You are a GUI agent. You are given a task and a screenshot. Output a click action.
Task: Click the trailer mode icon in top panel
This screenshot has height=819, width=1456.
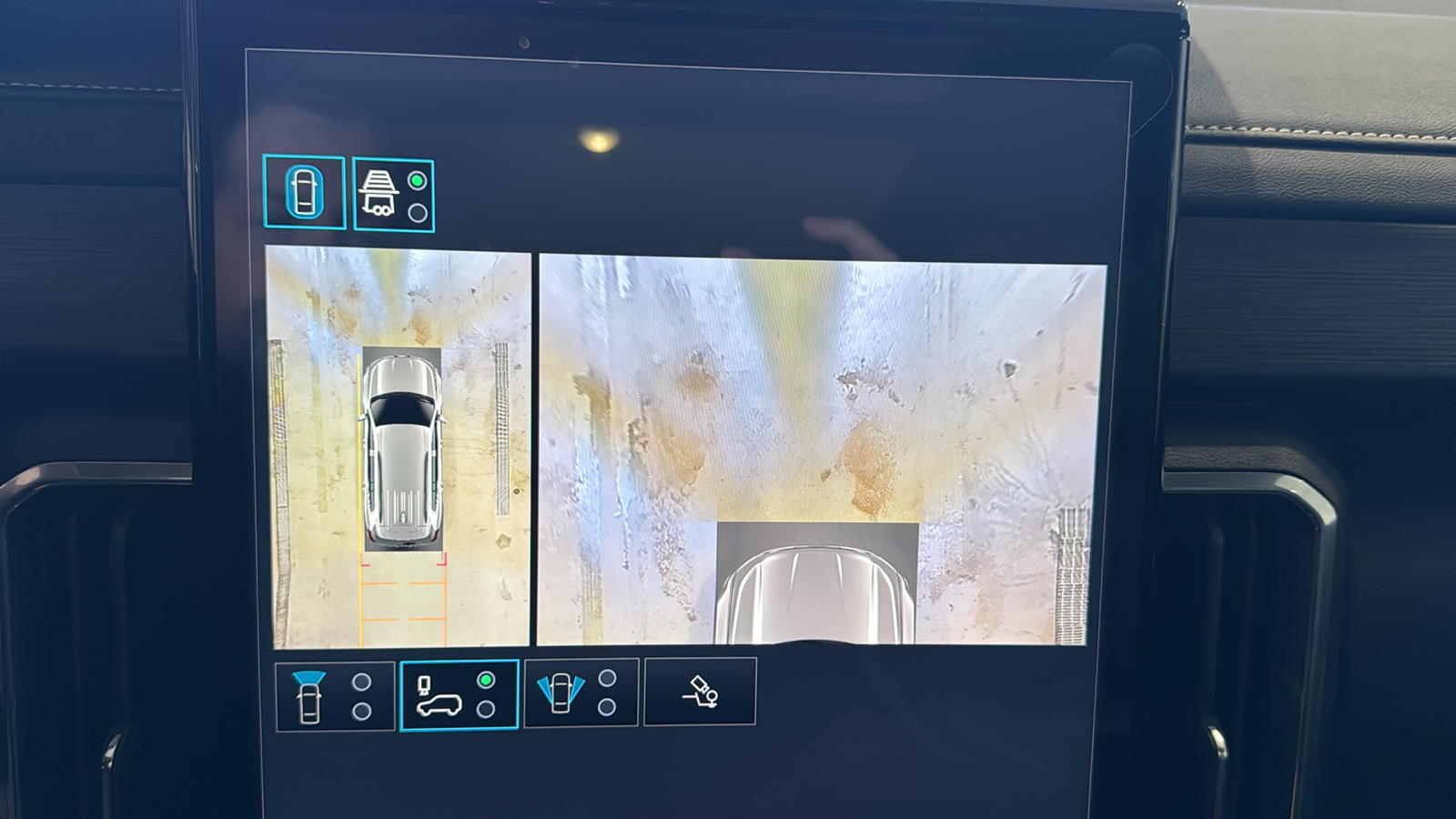point(379,191)
